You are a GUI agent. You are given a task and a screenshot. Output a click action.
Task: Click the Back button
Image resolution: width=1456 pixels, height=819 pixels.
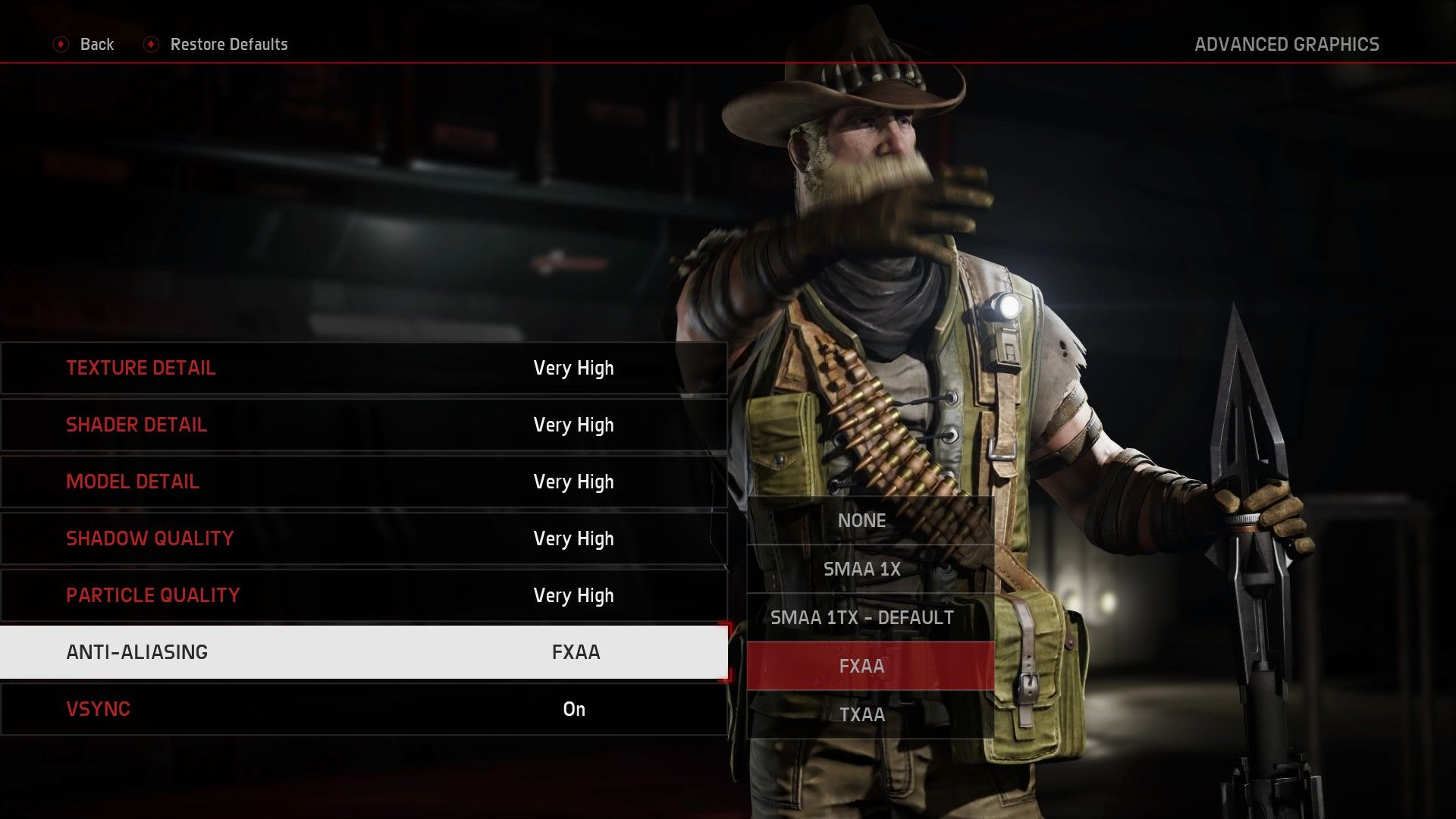click(96, 44)
